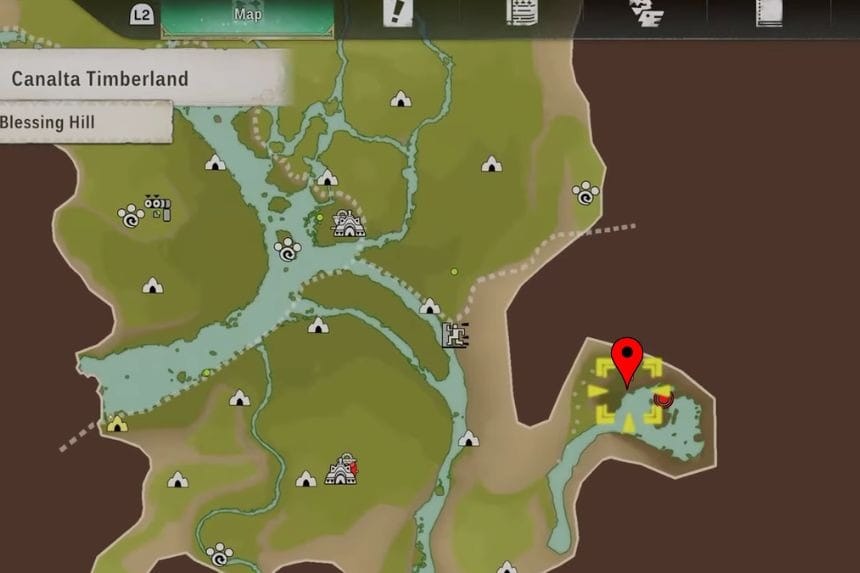Select the maze-like icon beside the river

tap(456, 334)
